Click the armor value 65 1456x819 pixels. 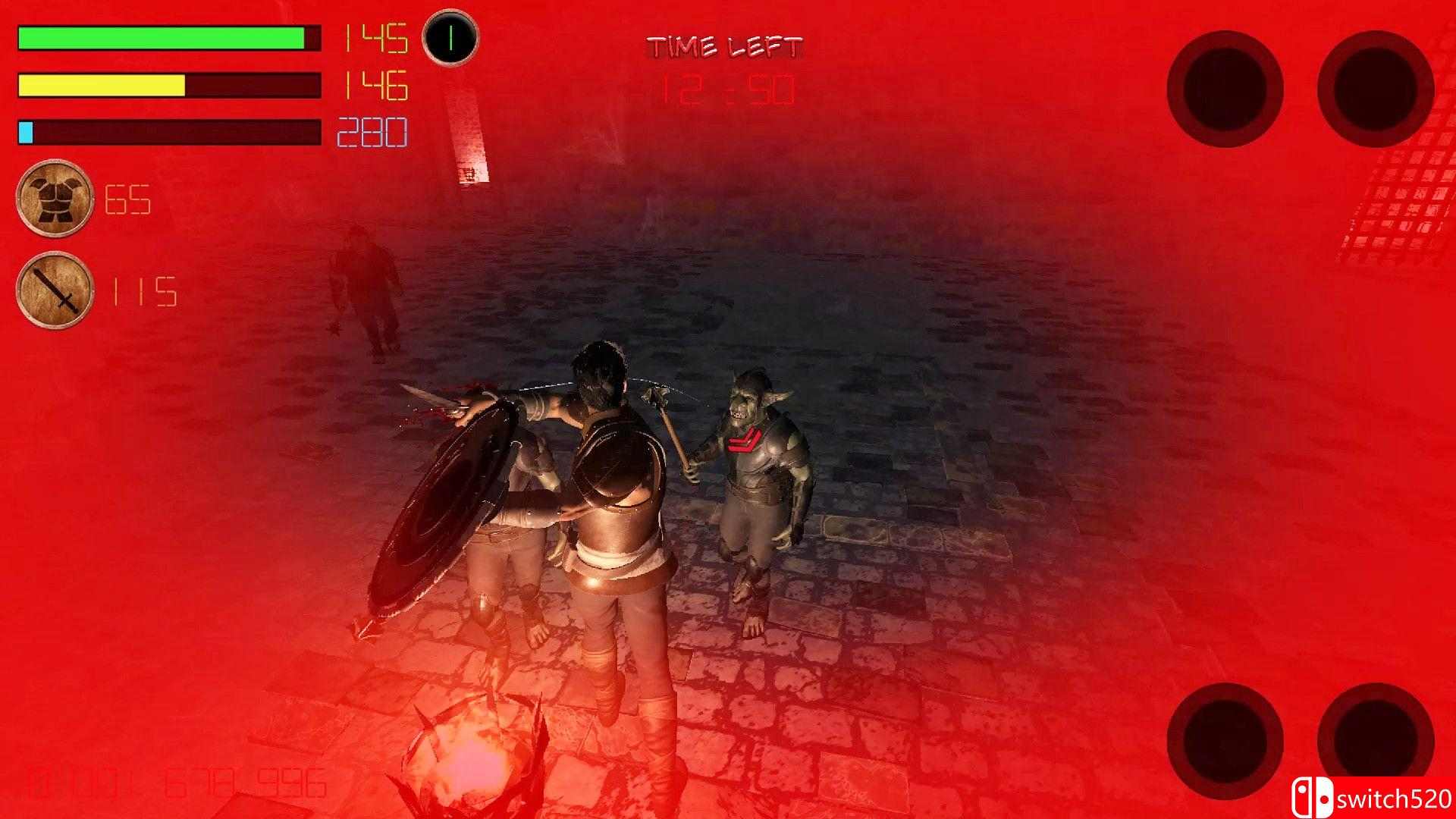pos(128,200)
